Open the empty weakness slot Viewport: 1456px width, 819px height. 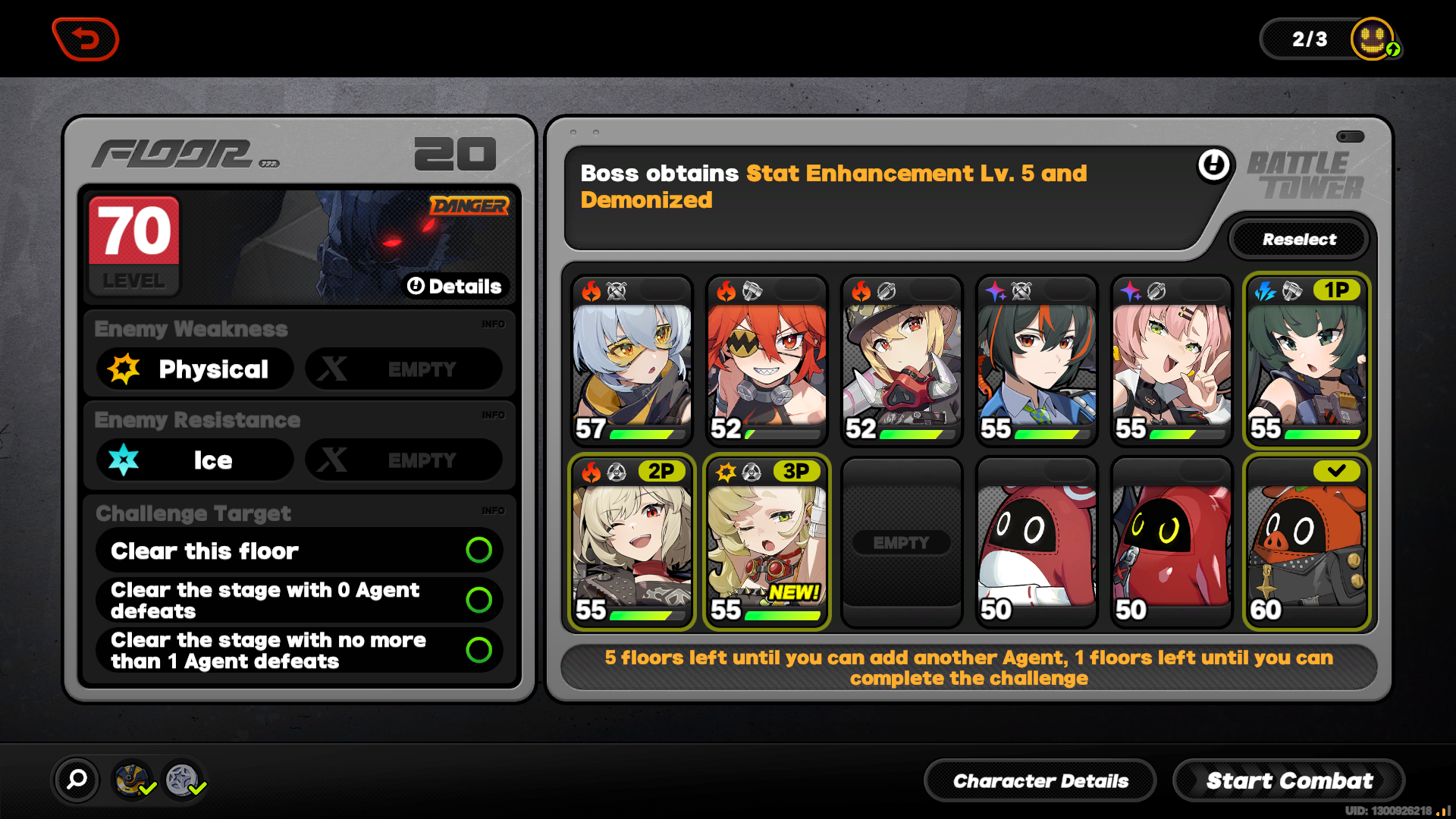pos(404,369)
